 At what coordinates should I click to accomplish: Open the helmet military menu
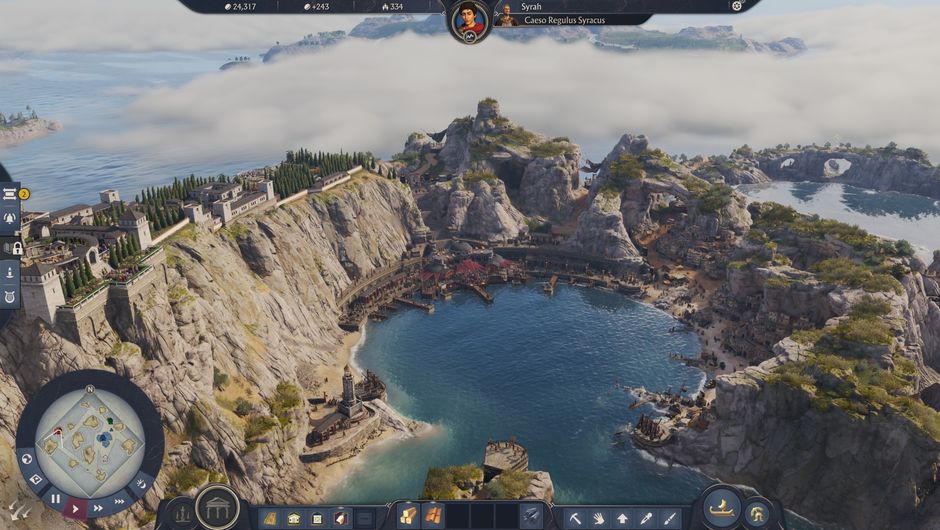point(757,514)
